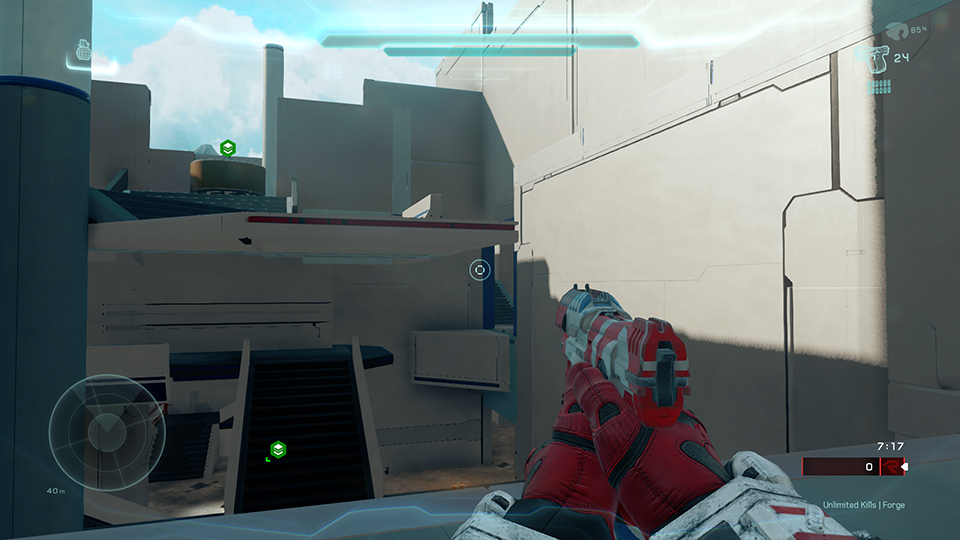Screen dimensions: 960x540
Task: Select the frag grenade icon
Action: coord(83,52)
